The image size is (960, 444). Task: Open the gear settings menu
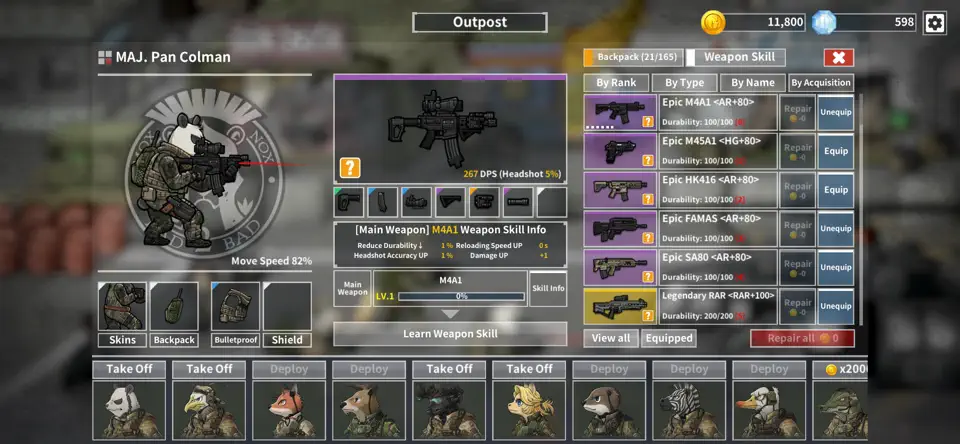point(934,22)
